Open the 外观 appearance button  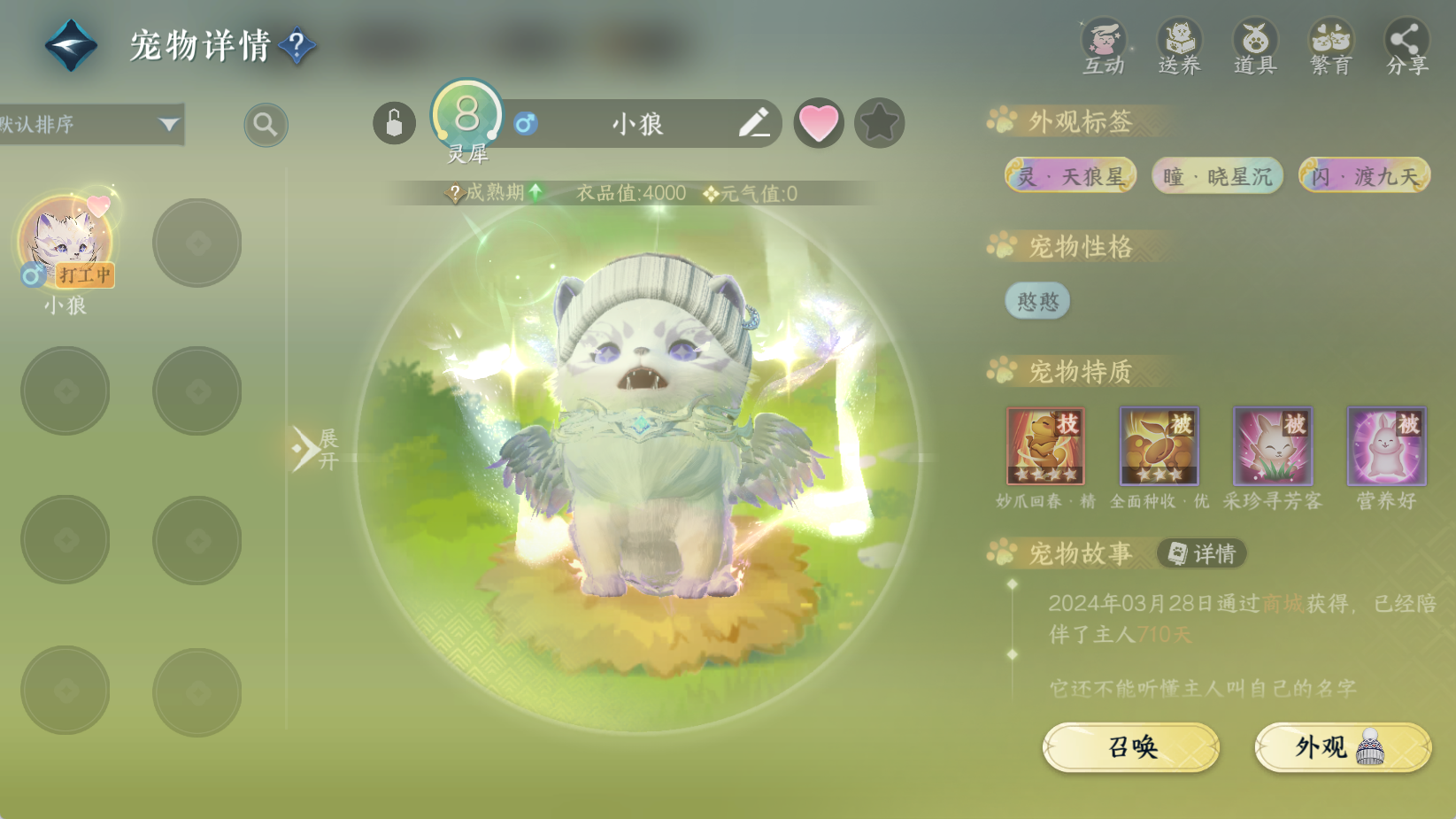tap(1342, 747)
